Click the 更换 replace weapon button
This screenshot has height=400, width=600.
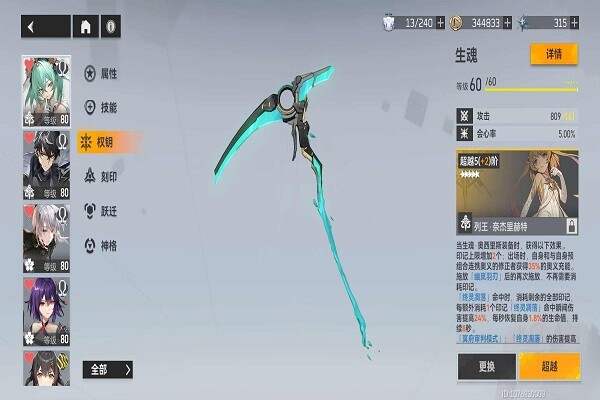pos(486,366)
